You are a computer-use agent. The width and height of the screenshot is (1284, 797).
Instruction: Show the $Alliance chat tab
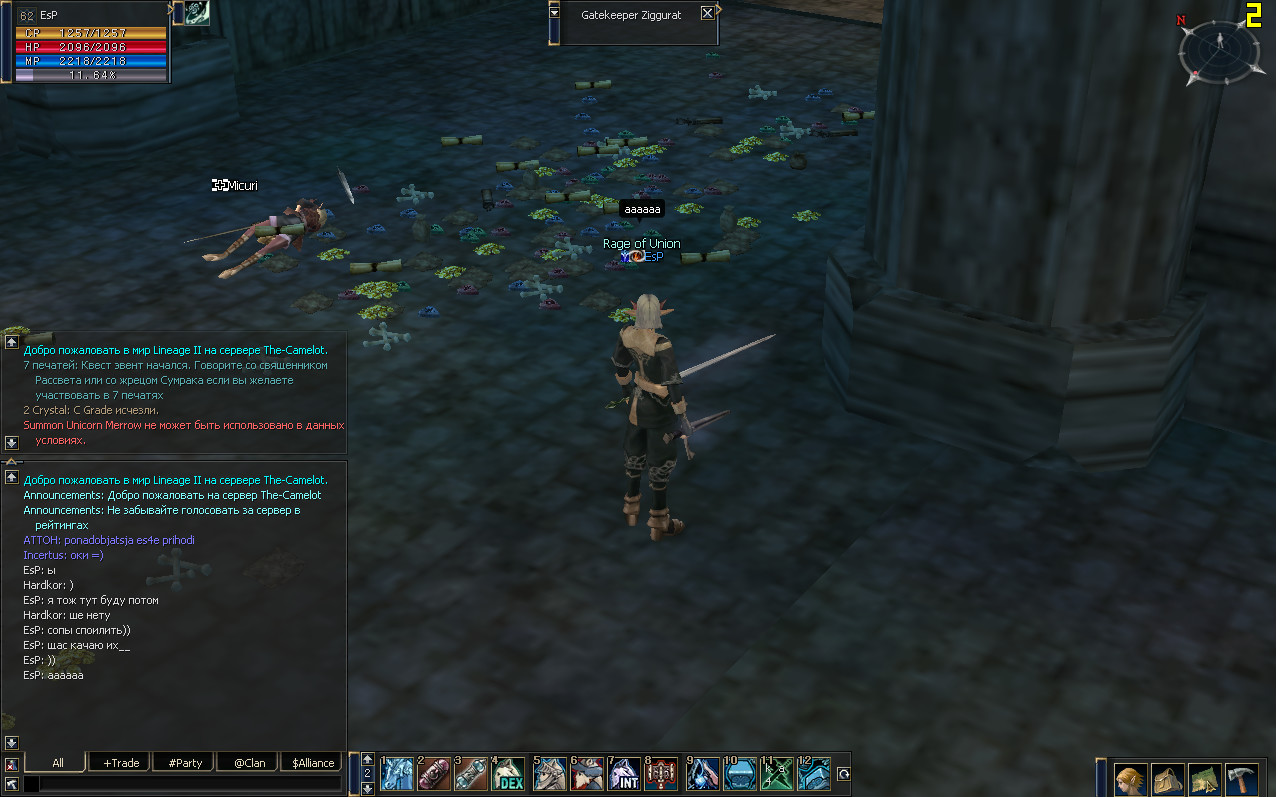point(312,763)
